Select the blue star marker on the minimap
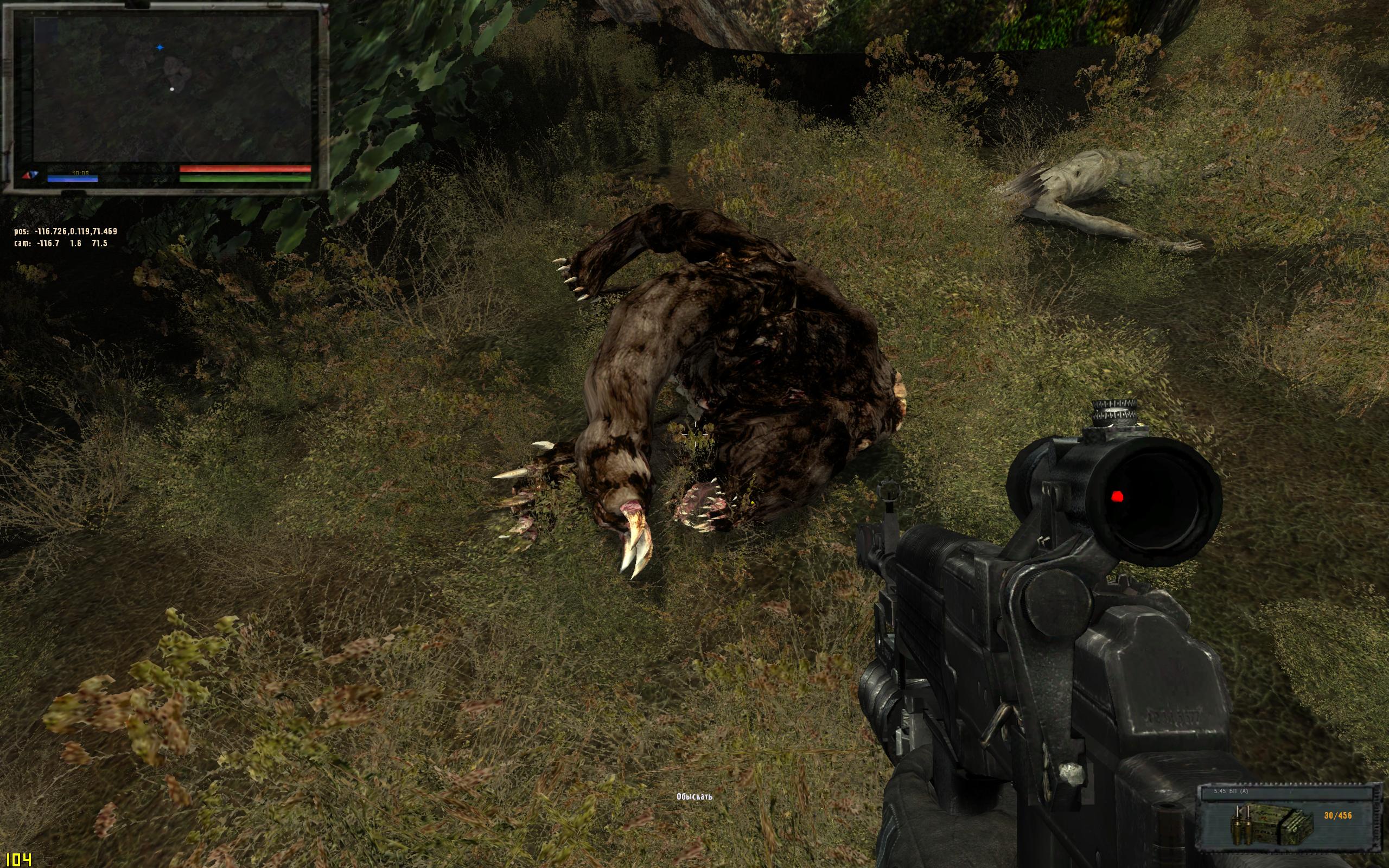 click(160, 48)
